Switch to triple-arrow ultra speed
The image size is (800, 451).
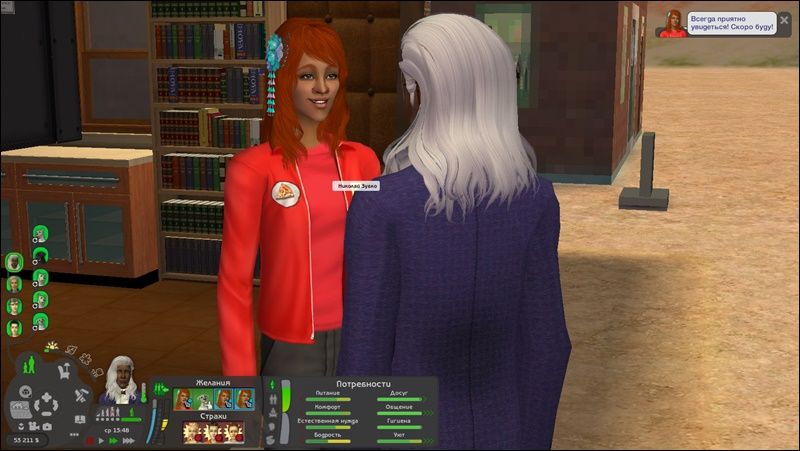tap(126, 438)
